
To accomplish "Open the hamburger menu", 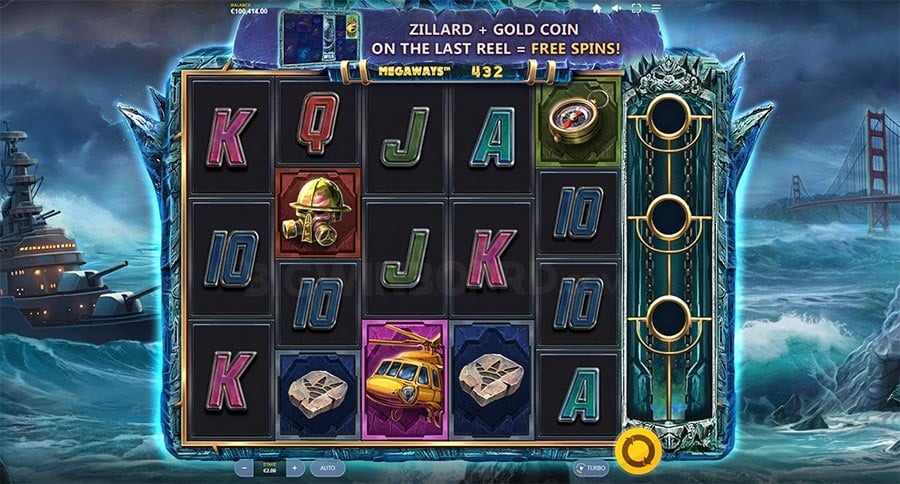I will [656, 8].
